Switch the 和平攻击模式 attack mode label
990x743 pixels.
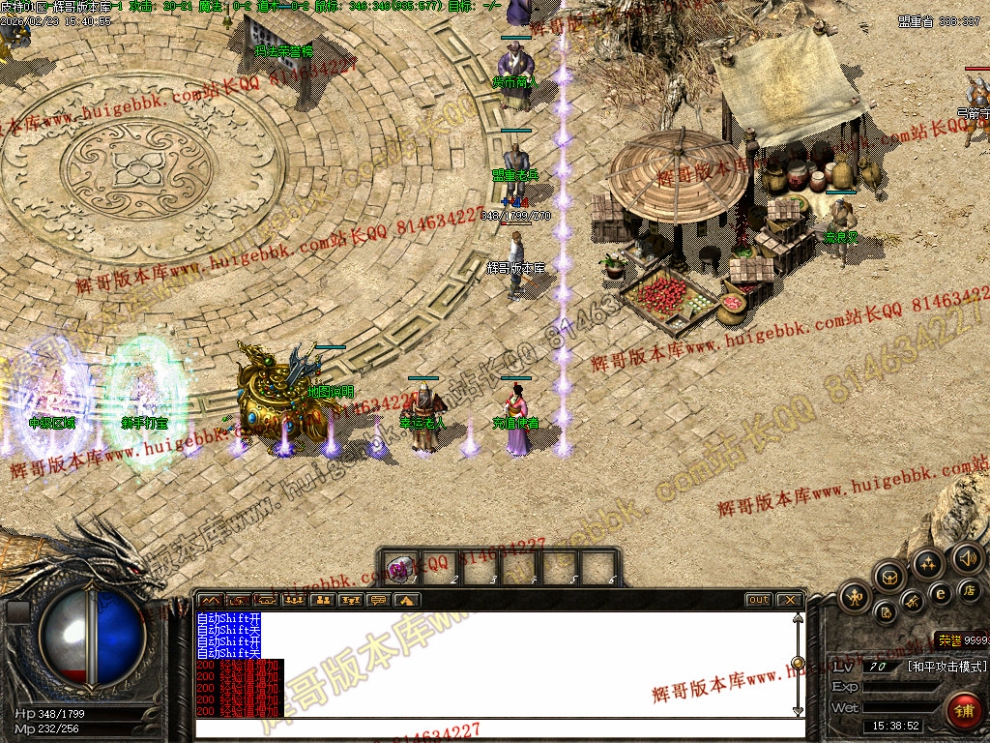[x=945, y=666]
